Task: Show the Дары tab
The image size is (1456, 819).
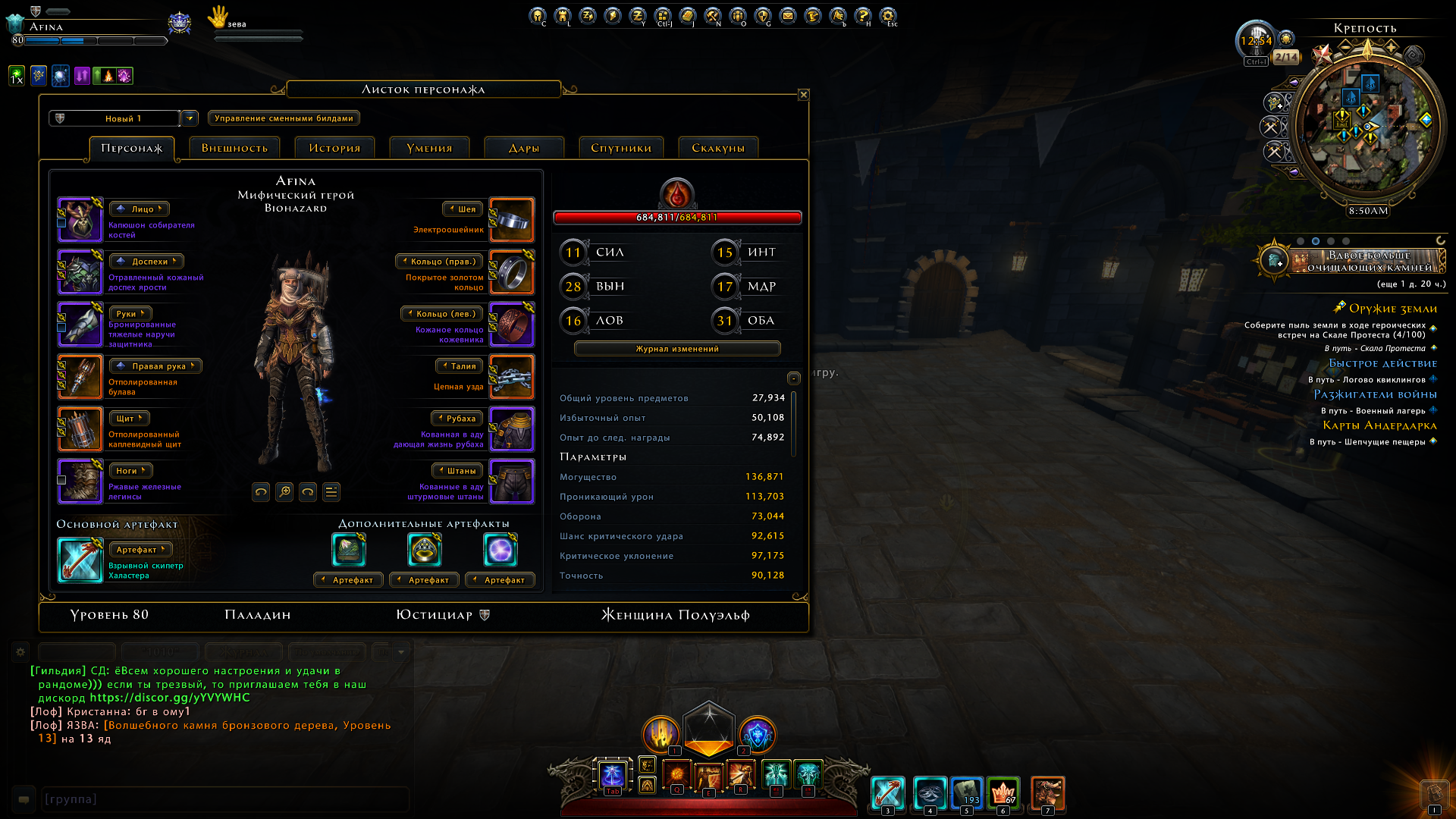Action: (524, 148)
